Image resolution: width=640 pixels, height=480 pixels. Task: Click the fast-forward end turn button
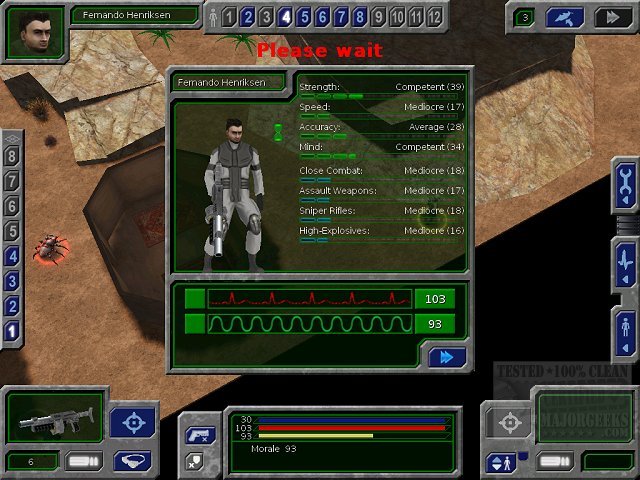point(609,17)
